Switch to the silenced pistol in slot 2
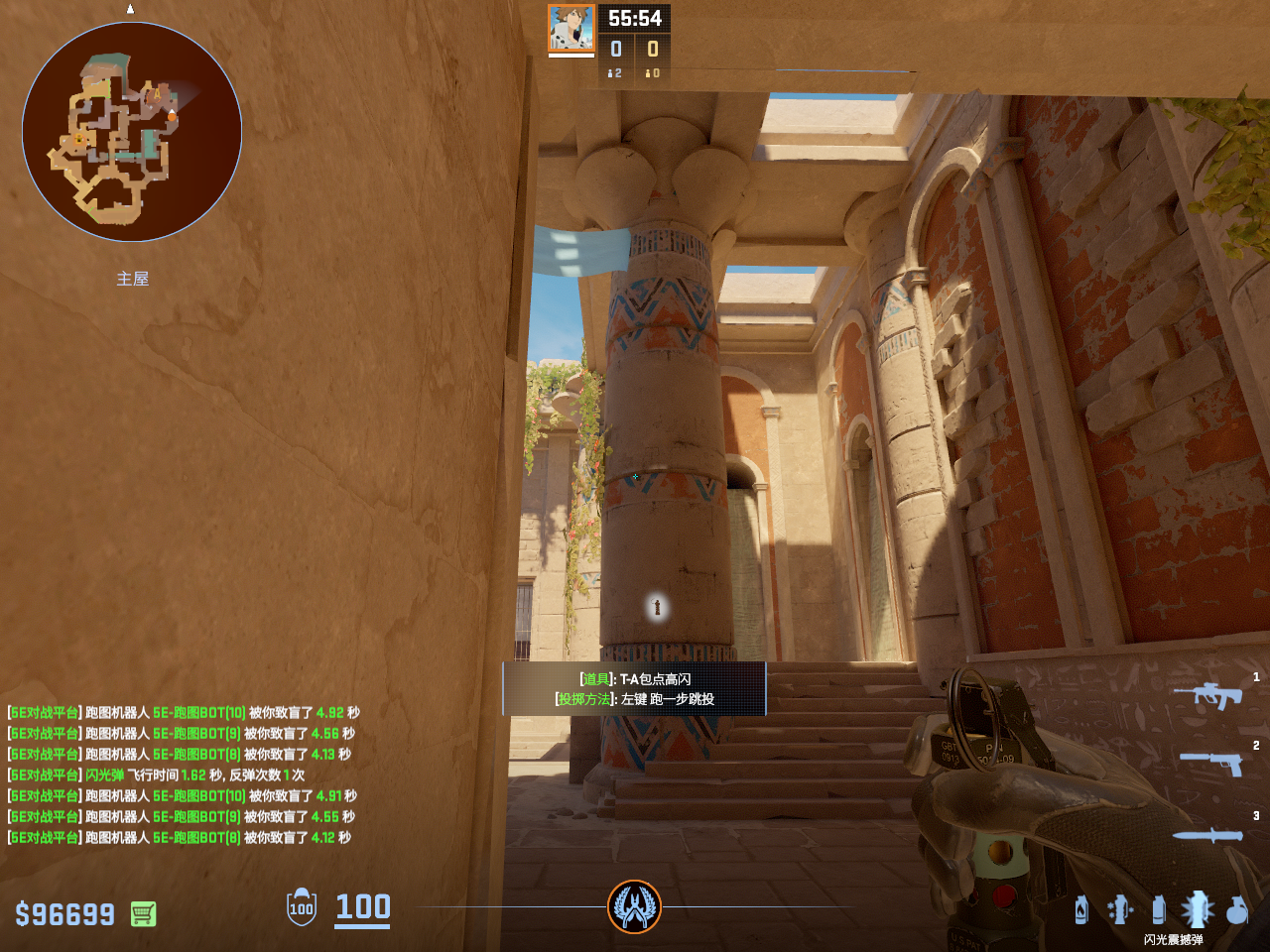1270x952 pixels. coord(1211,763)
